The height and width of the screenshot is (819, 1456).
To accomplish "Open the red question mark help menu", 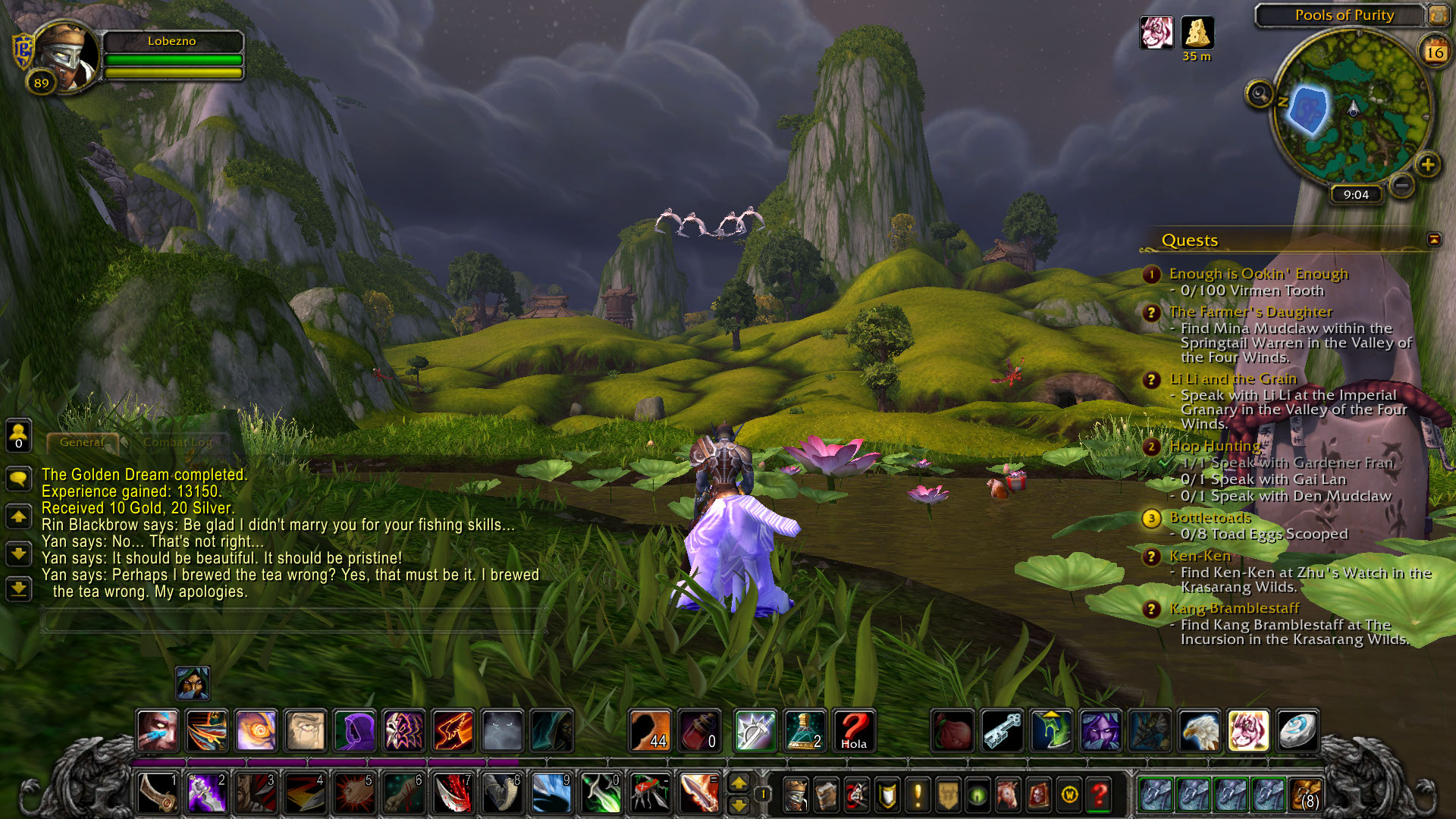I will (1099, 795).
